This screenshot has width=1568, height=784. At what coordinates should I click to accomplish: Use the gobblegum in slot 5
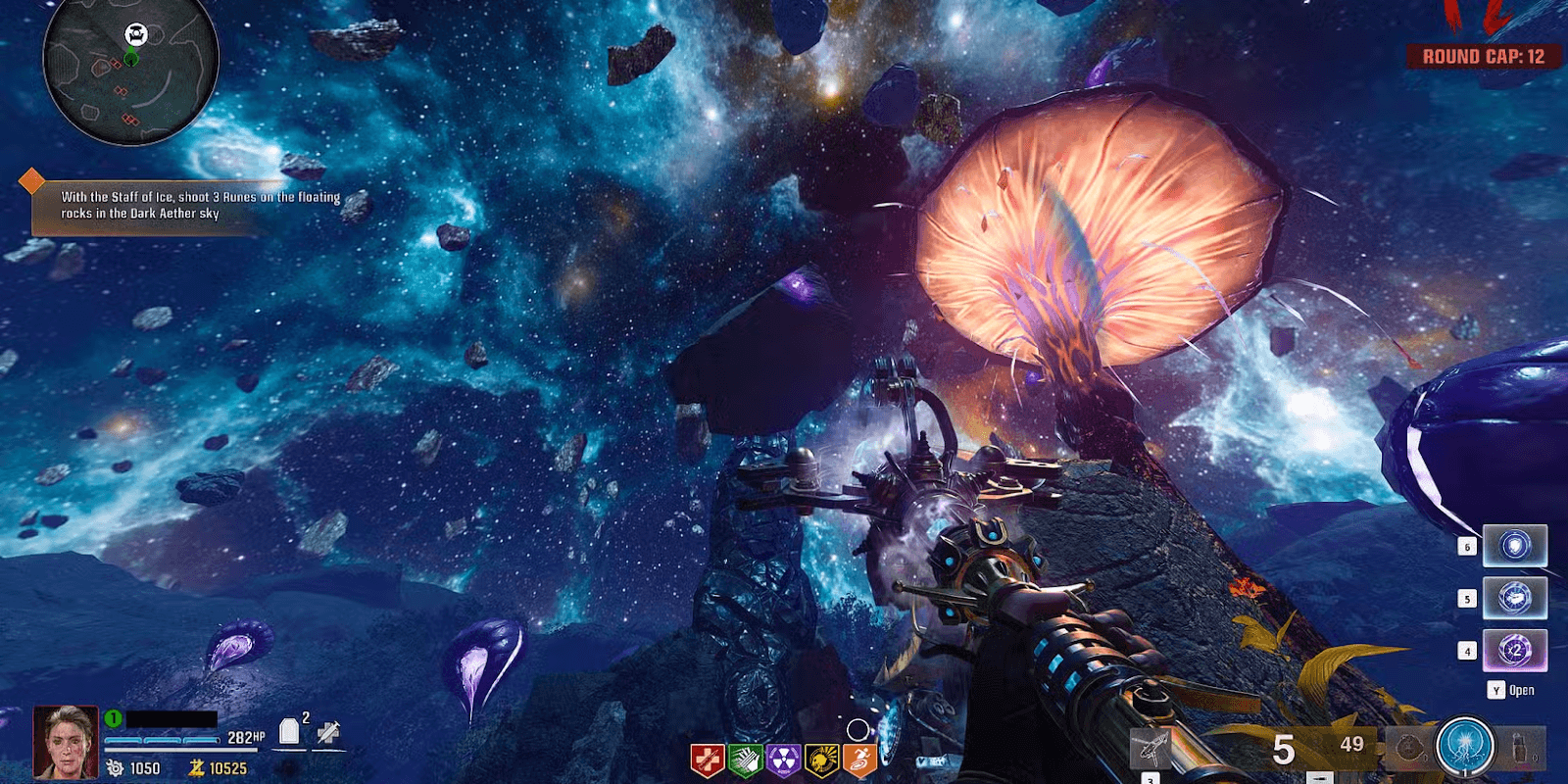point(1514,598)
